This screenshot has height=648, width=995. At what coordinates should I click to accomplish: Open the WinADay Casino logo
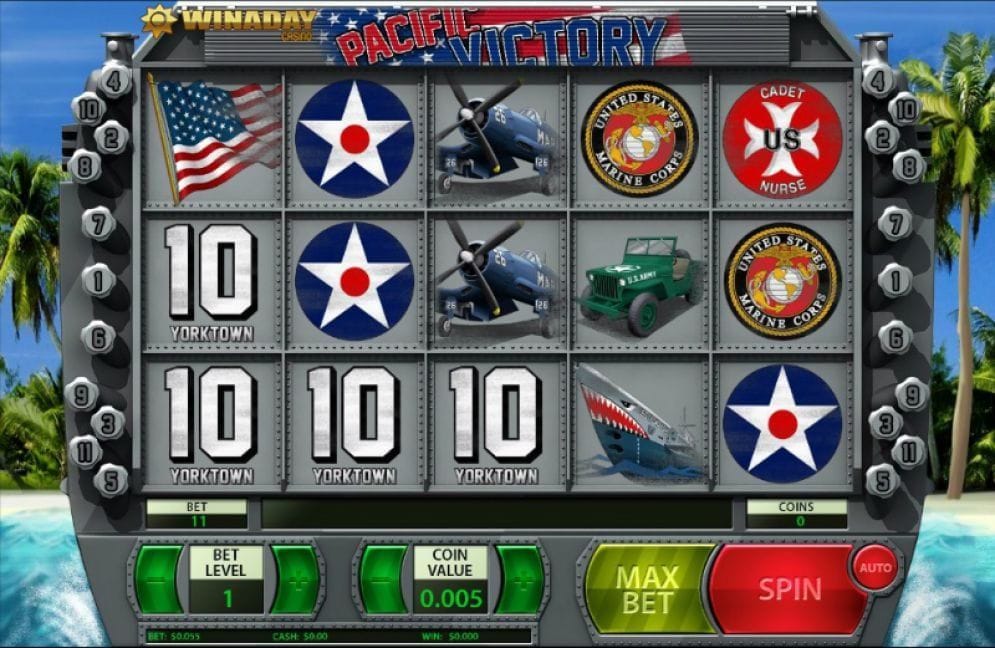(x=230, y=22)
